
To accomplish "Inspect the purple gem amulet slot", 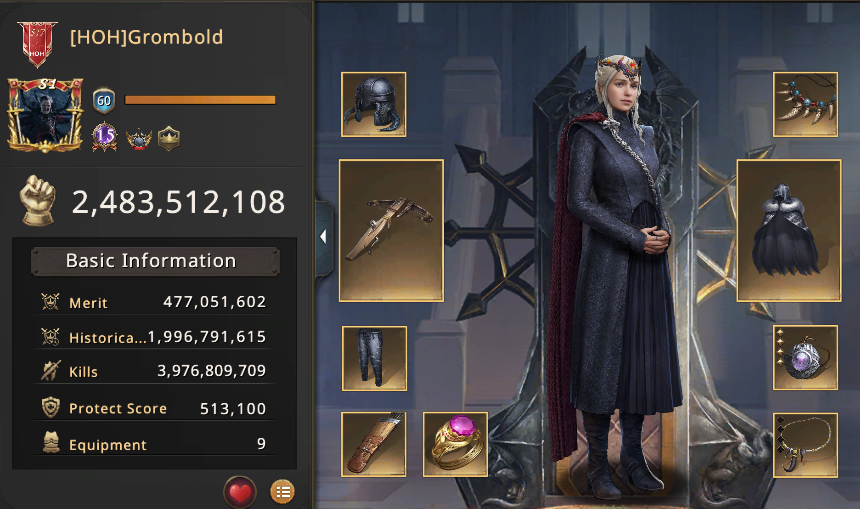I will tap(805, 357).
